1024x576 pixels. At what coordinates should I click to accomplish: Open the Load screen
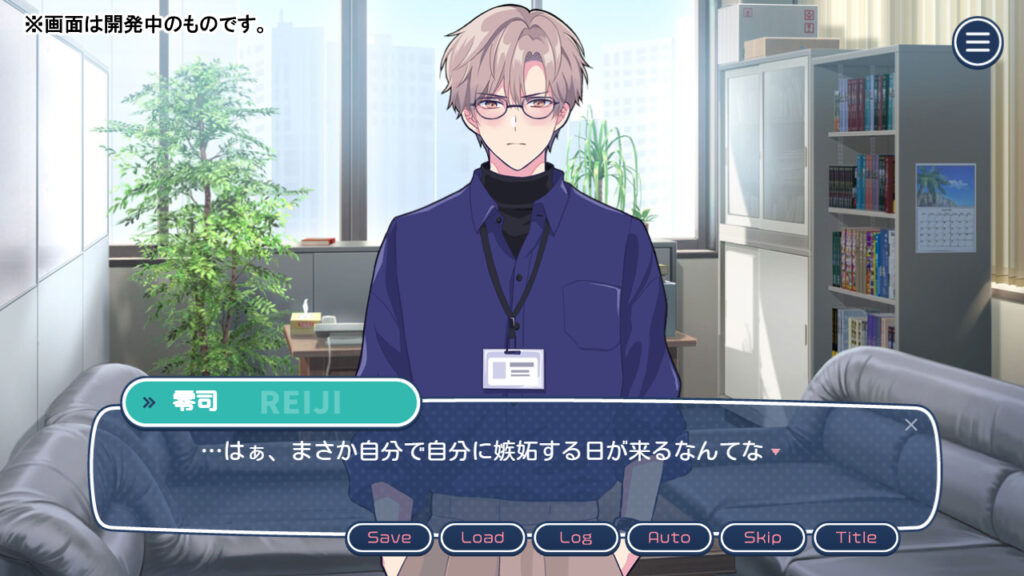(x=482, y=538)
